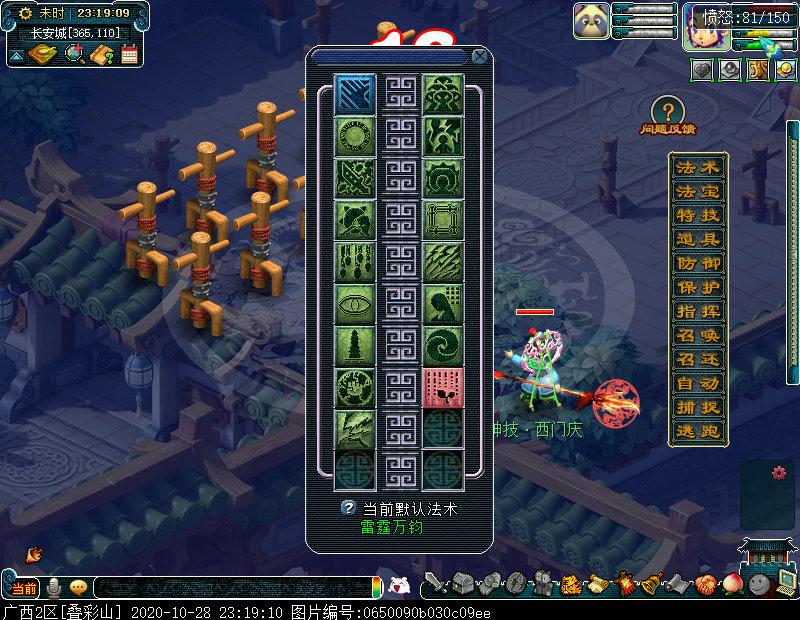Choose 召唤 (Summon) from the battle menu
800x620 pixels.
coord(697,336)
